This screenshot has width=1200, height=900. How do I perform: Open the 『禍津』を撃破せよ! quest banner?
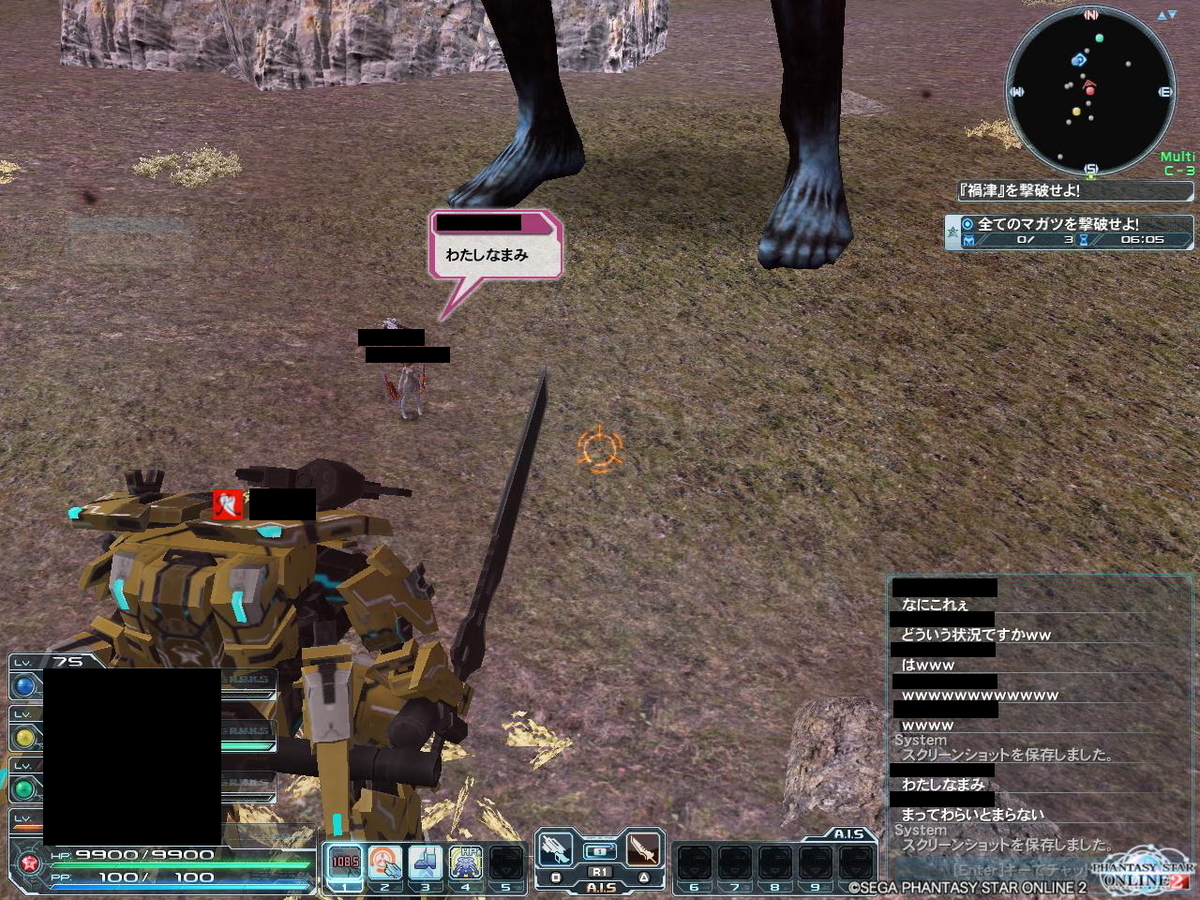tap(1074, 190)
